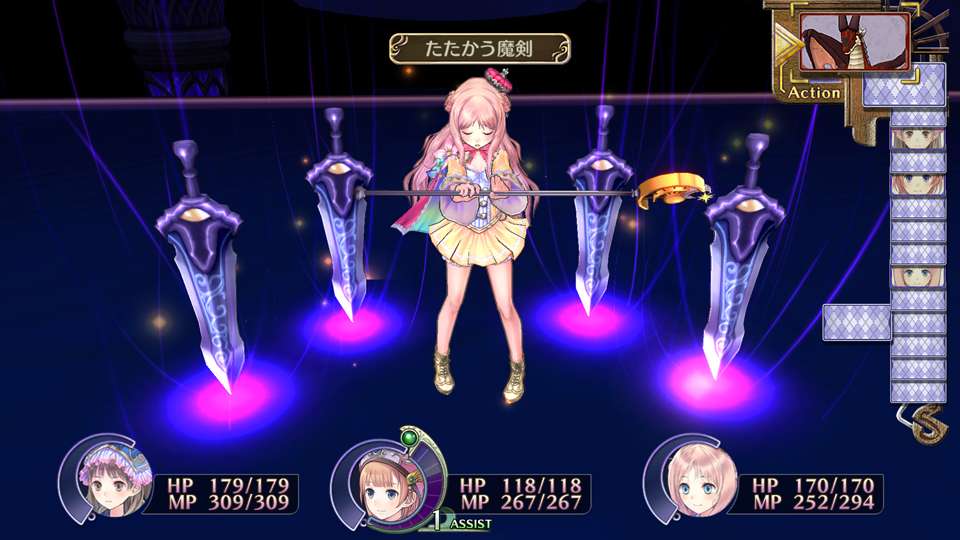This screenshot has width=960, height=540.
Task: Click the たたかう魔剣 skill name banner
Action: pos(480,48)
